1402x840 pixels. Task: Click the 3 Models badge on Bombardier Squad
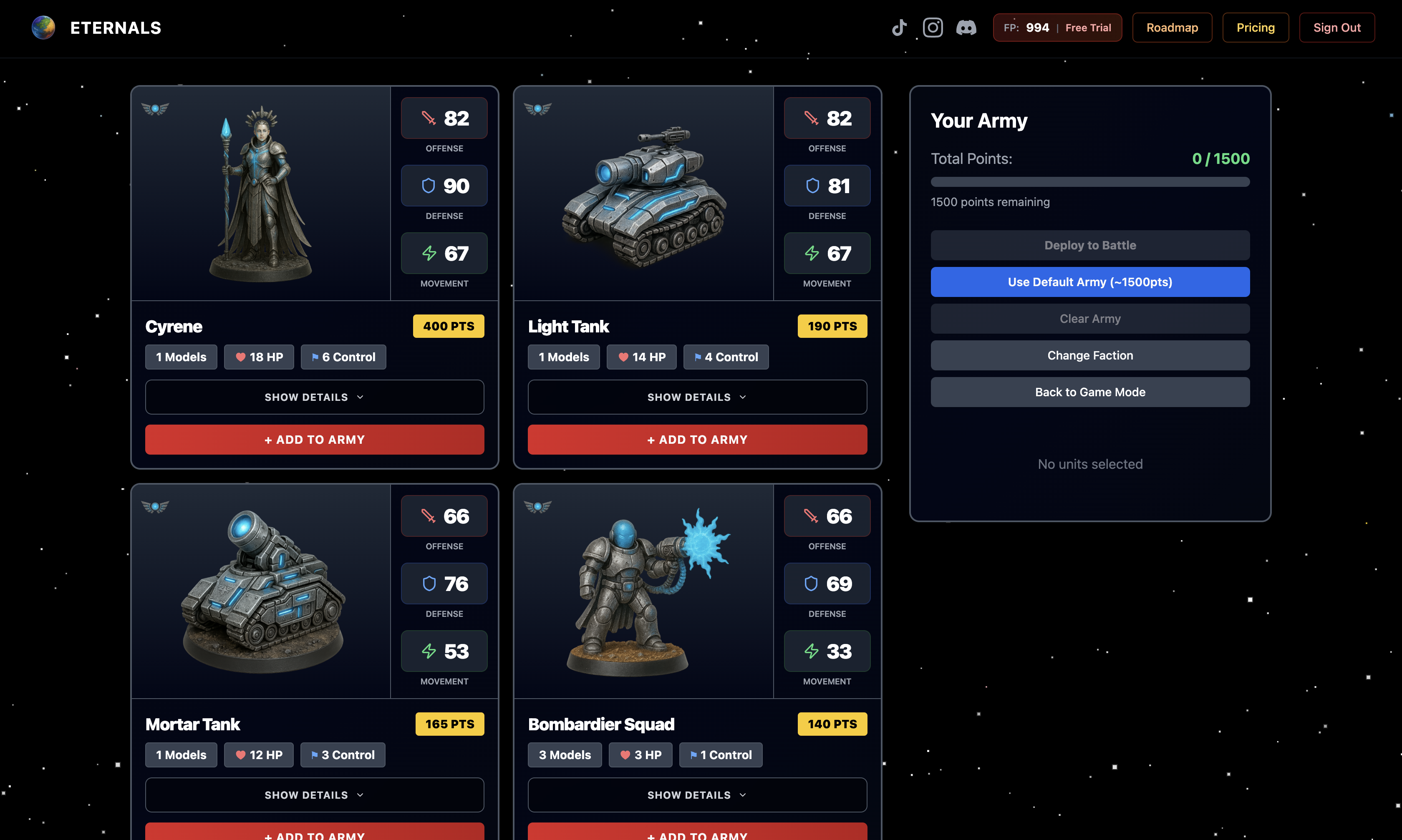(565, 754)
